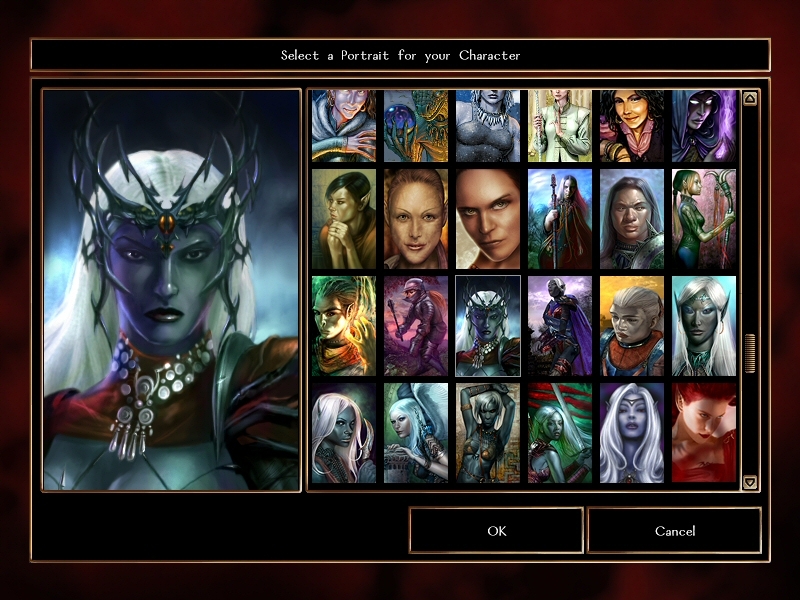Select the figure in the purple cape
Image resolution: width=800 pixels, height=600 pixels.
pos(560,325)
